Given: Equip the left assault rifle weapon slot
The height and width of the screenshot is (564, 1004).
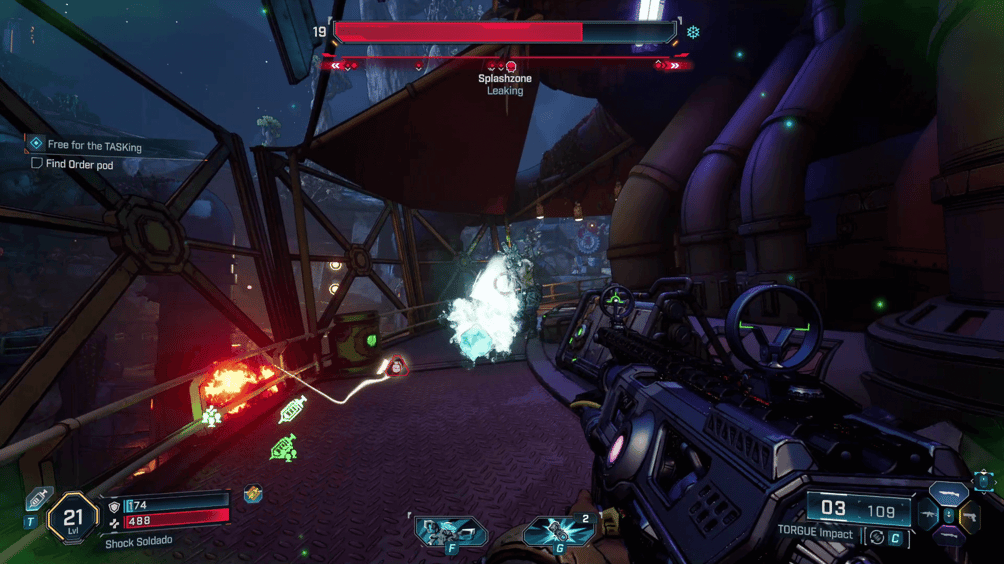Looking at the screenshot, I should point(926,516).
